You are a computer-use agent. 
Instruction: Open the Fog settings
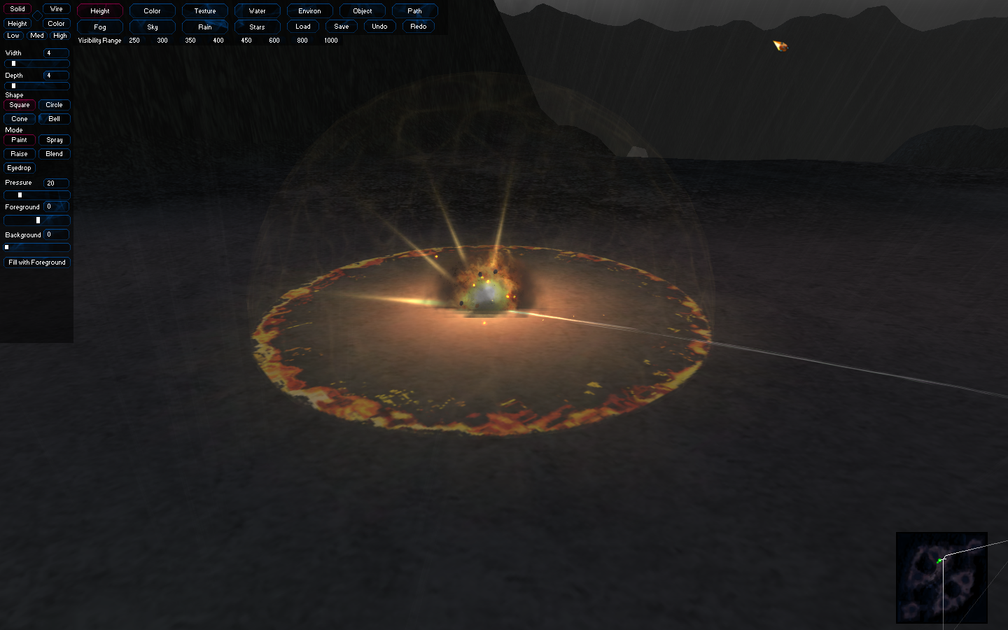(x=100, y=27)
